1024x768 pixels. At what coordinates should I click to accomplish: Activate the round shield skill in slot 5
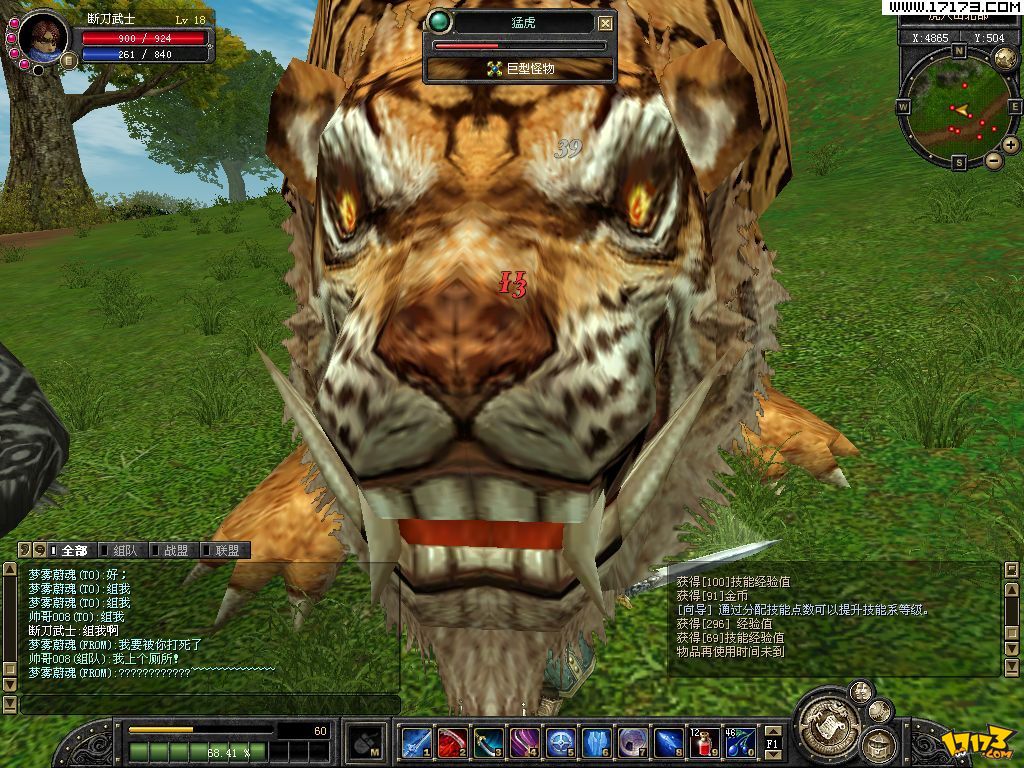coord(560,742)
